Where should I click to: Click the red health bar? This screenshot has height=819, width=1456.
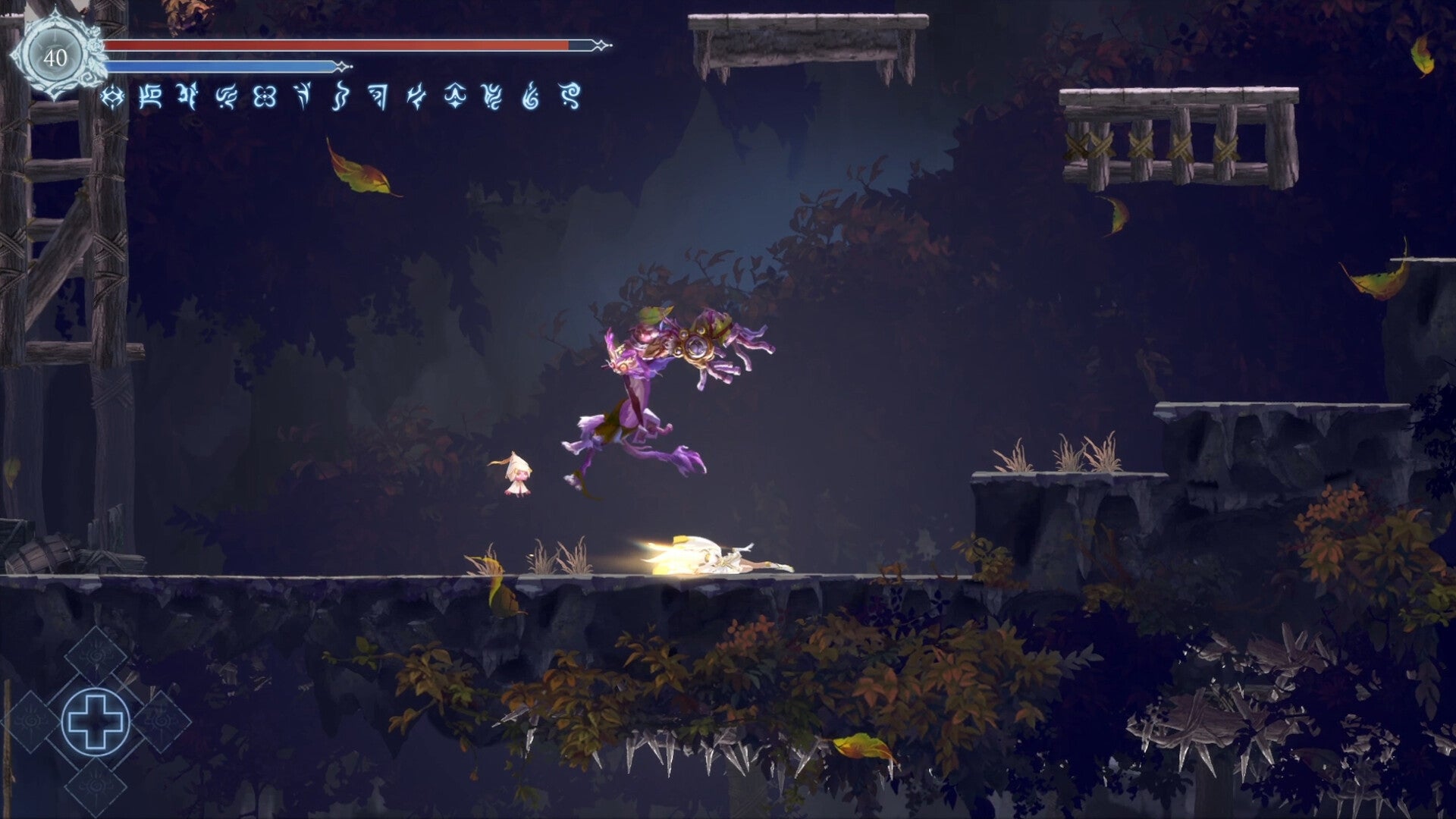coord(334,46)
